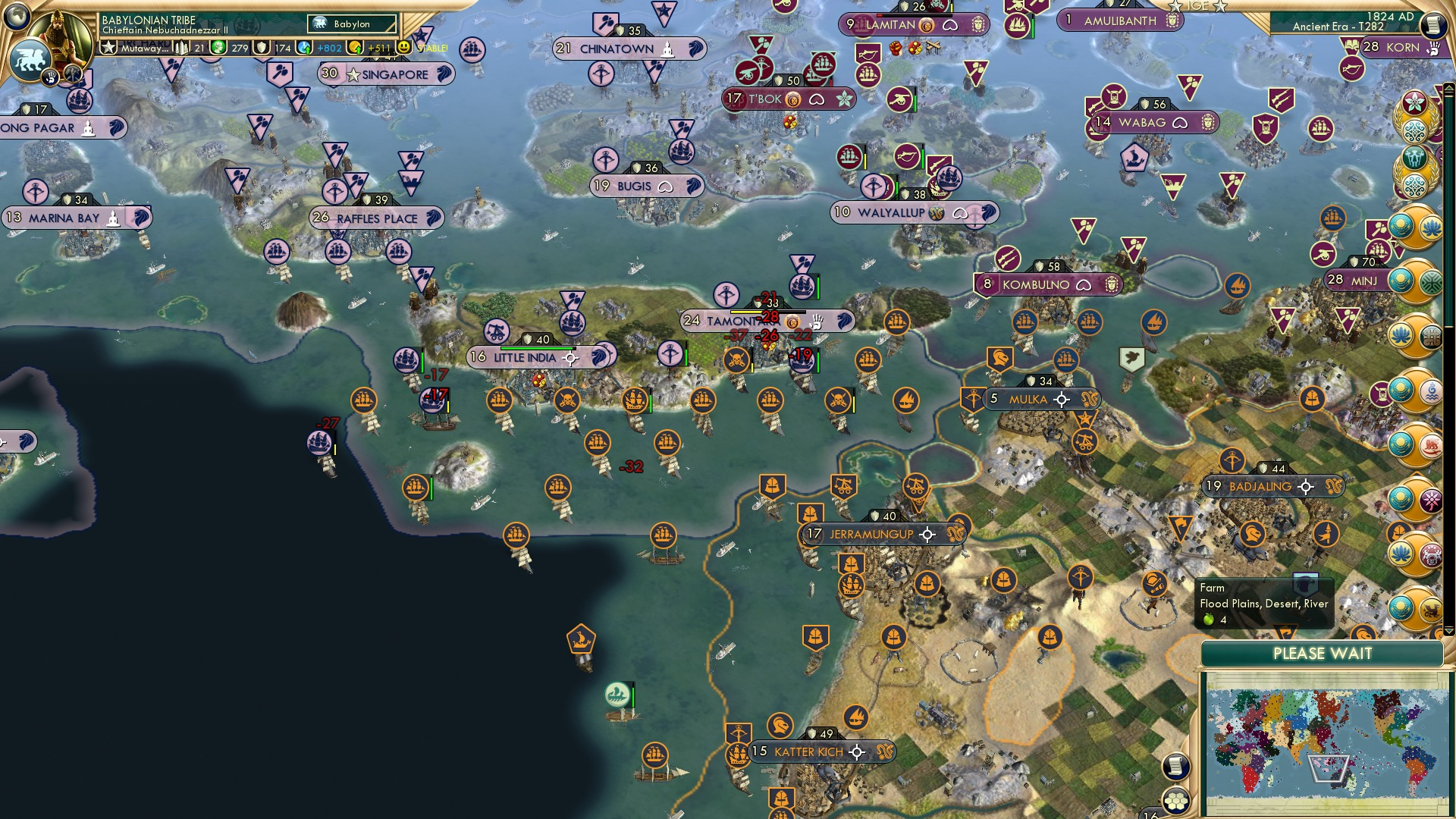
Task: Toggle the hand icon on Korn's city banner
Action: (x=1433, y=49)
